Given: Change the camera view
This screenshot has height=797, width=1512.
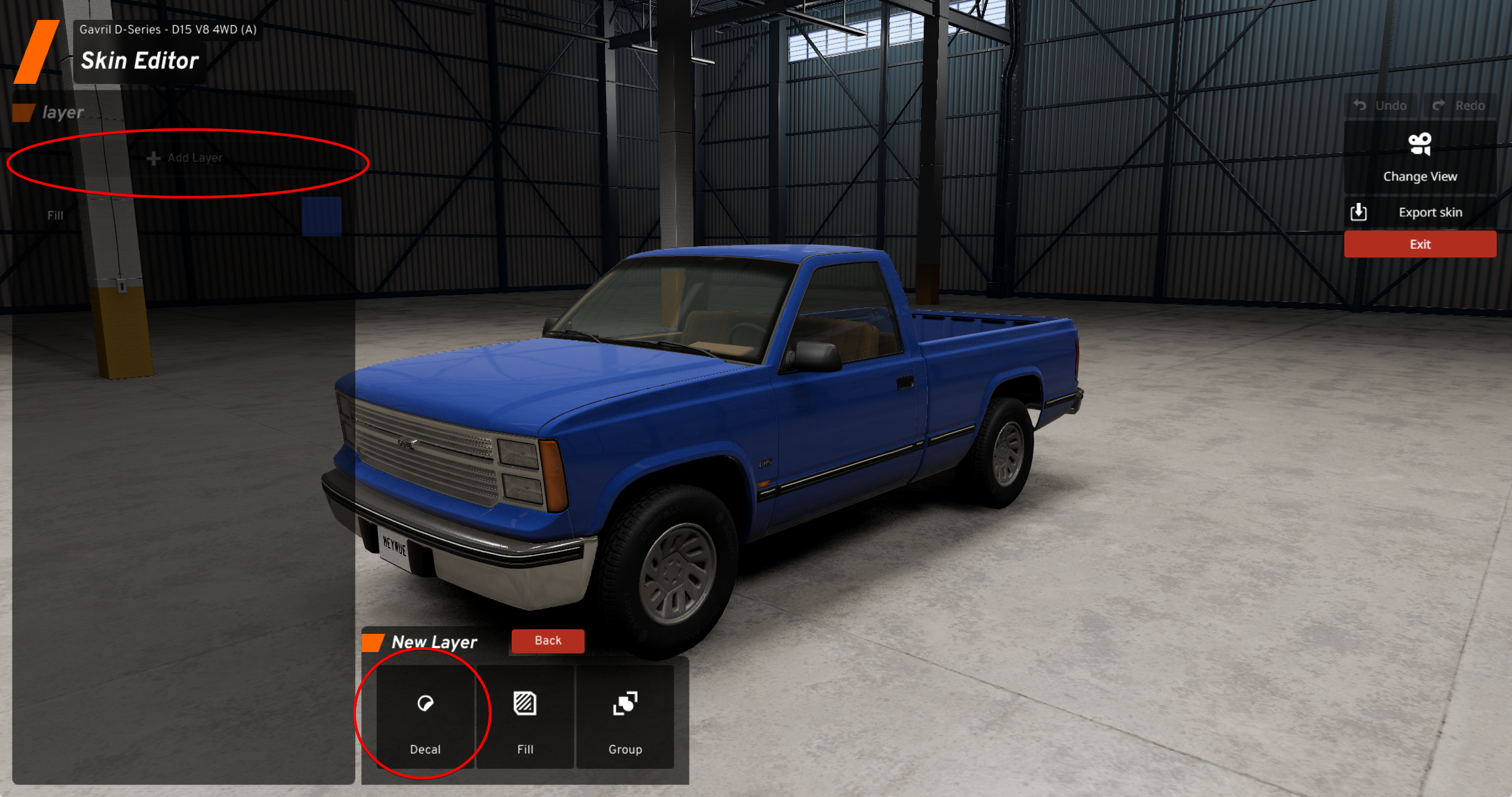Looking at the screenshot, I should [x=1419, y=158].
